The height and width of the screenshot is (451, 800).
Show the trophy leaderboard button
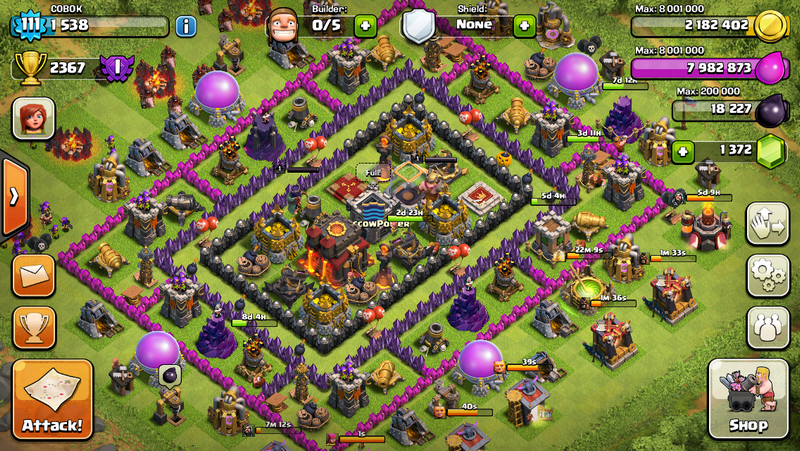(x=33, y=327)
